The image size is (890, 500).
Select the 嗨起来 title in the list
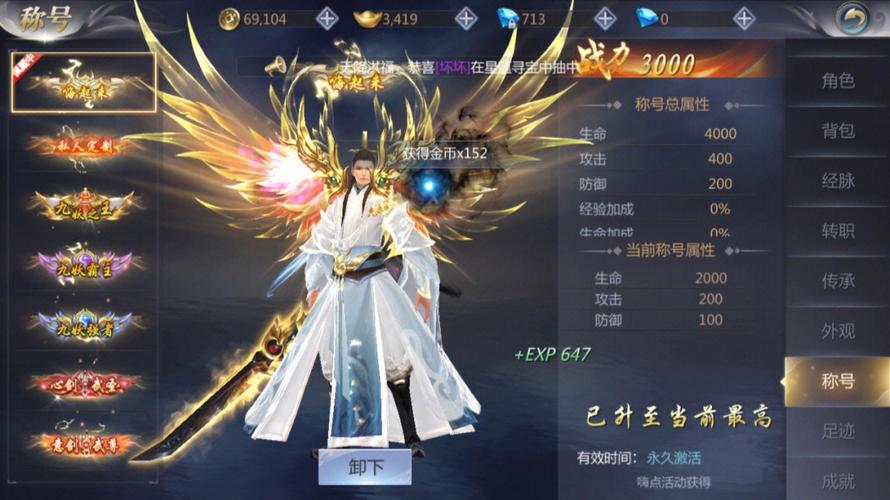point(84,81)
